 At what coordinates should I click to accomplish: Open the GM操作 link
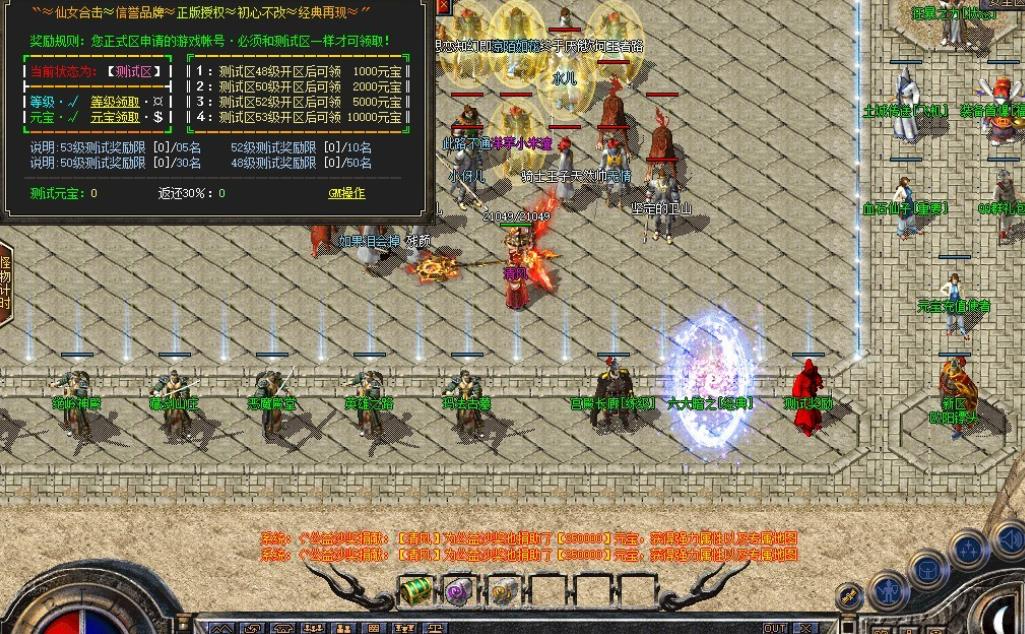pyautogui.click(x=347, y=193)
